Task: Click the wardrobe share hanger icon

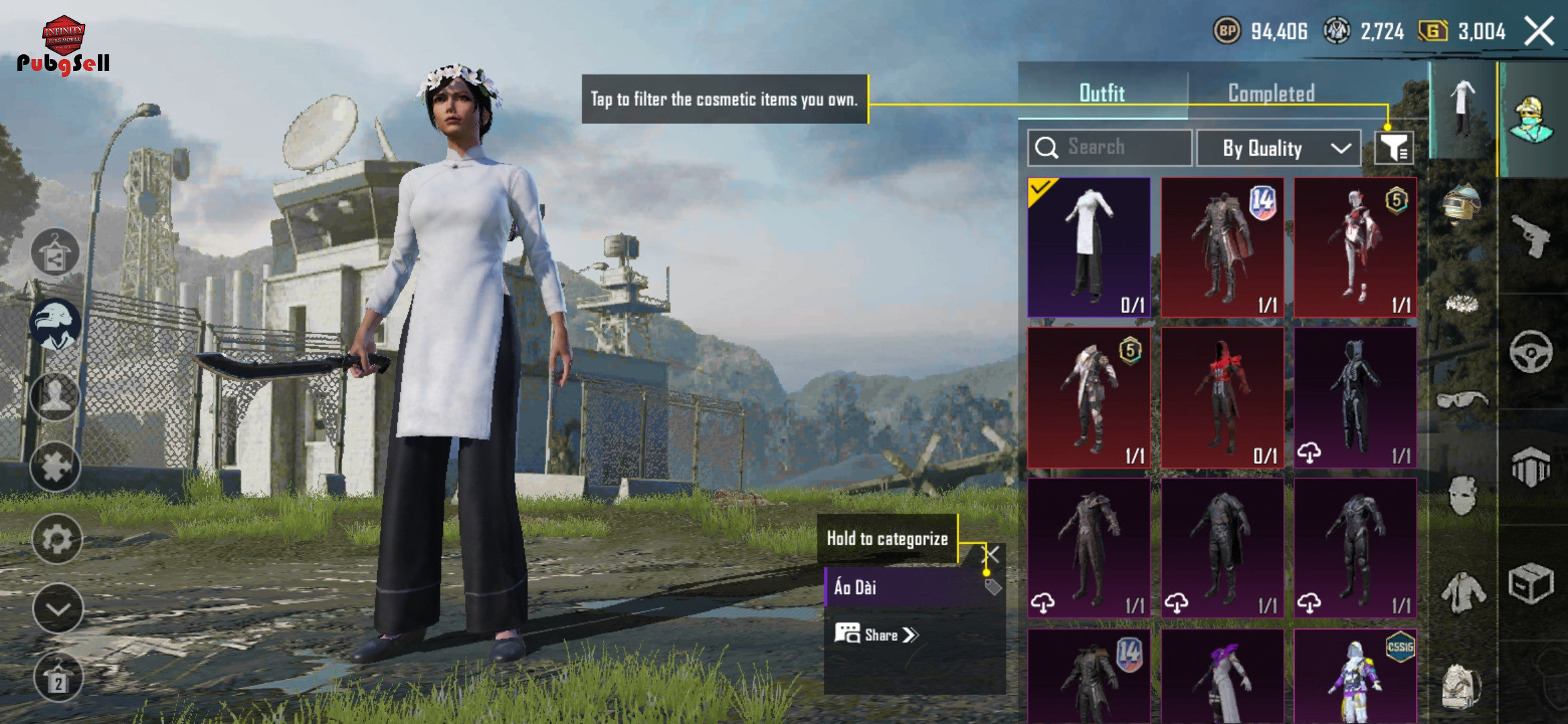Action: 56,253
